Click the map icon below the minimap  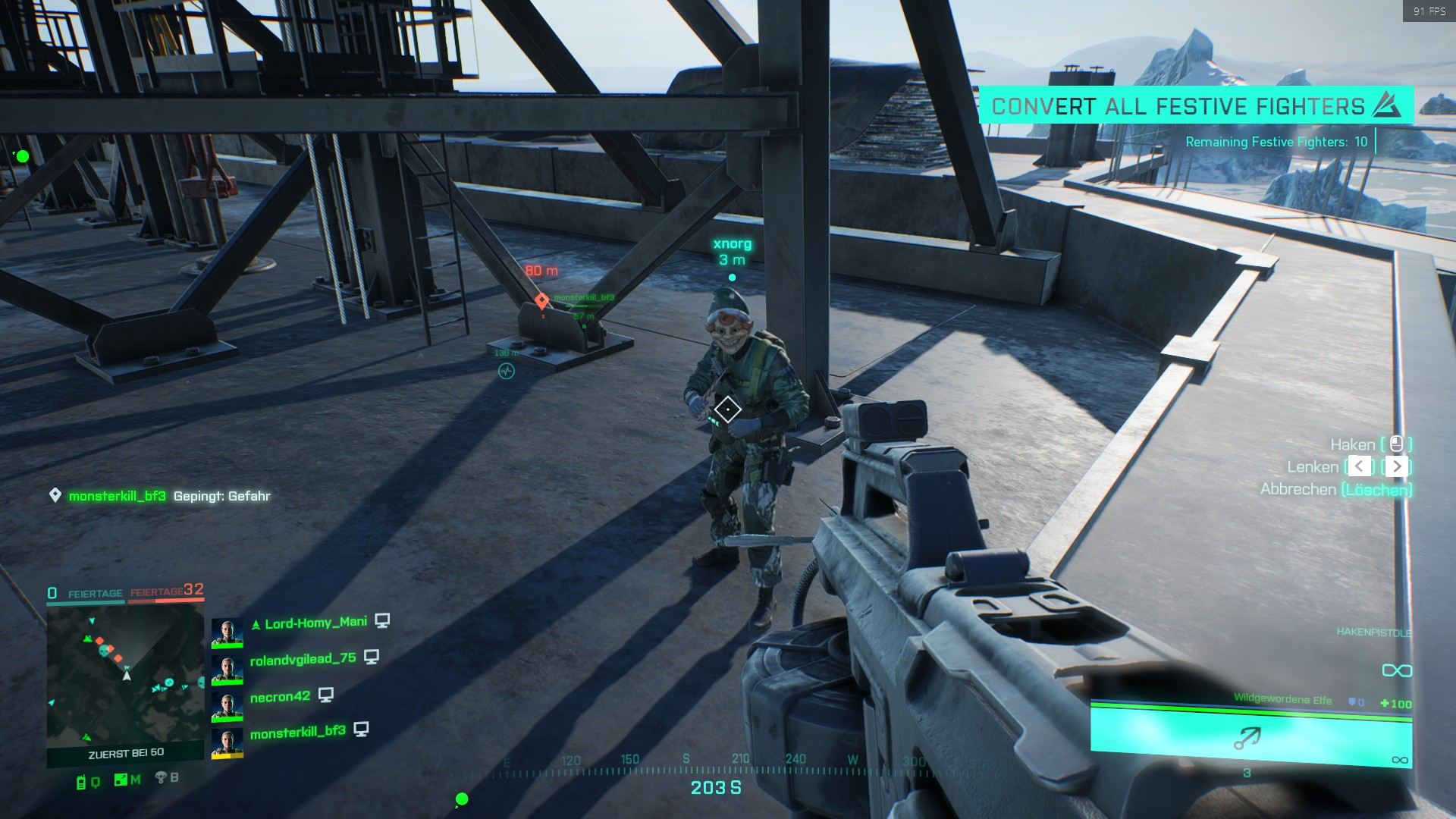121,780
